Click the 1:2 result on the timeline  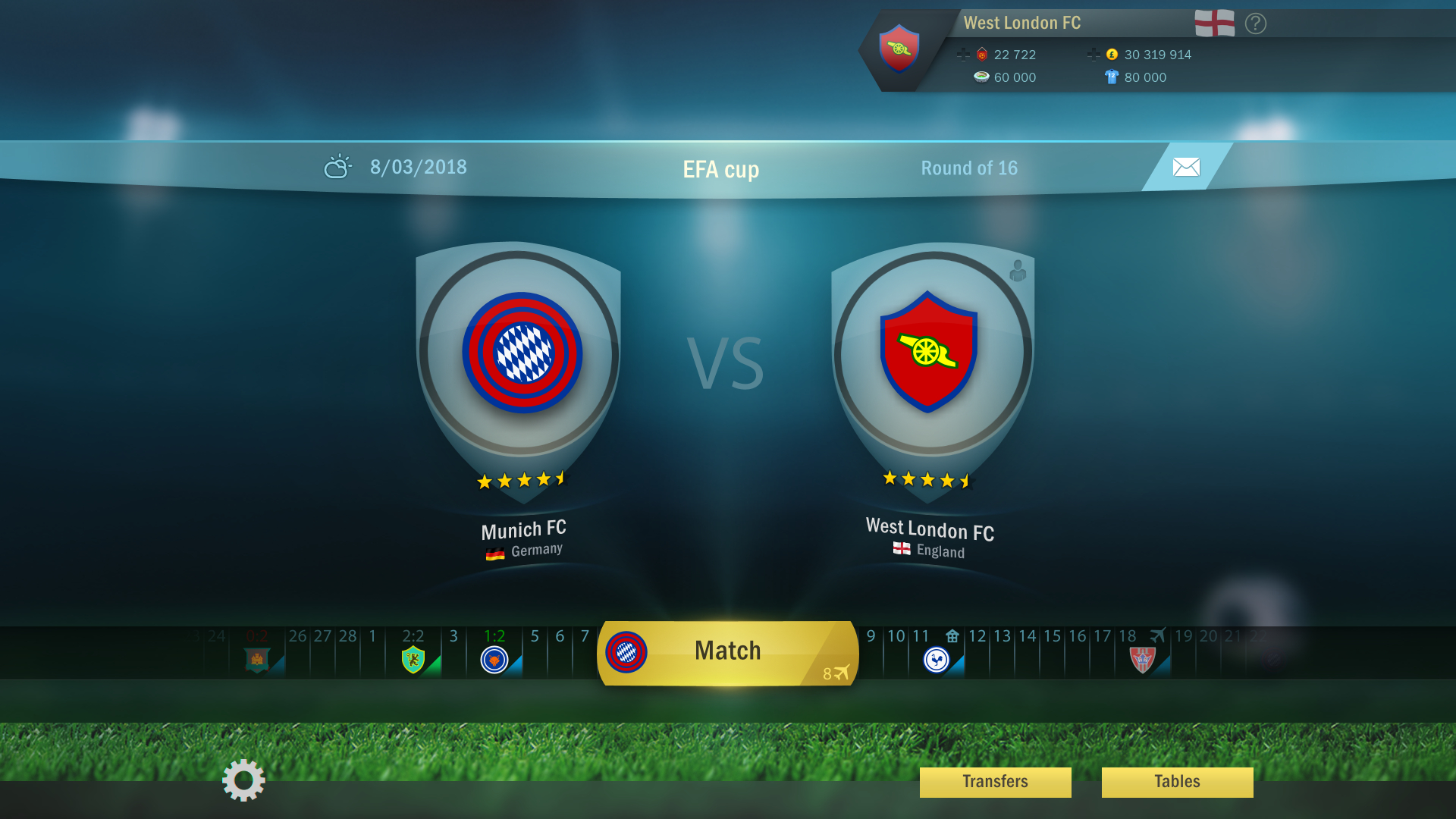point(494,637)
